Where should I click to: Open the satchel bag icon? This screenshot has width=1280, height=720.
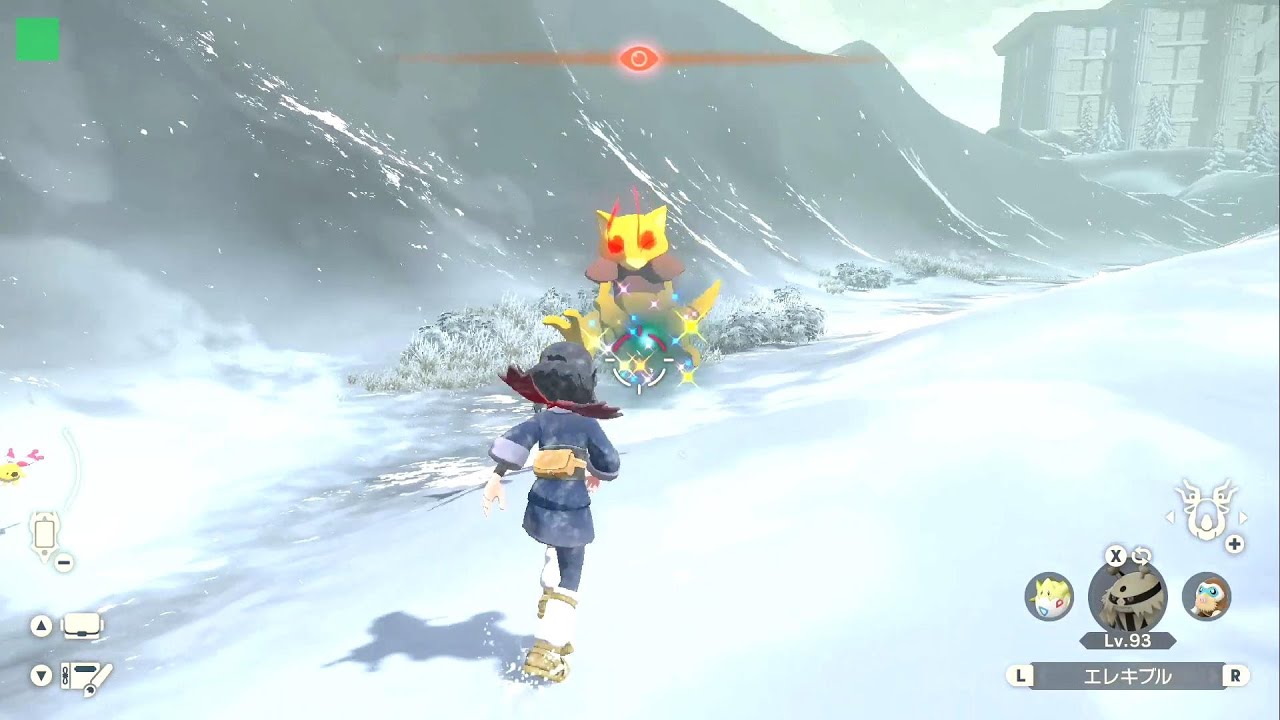point(83,627)
